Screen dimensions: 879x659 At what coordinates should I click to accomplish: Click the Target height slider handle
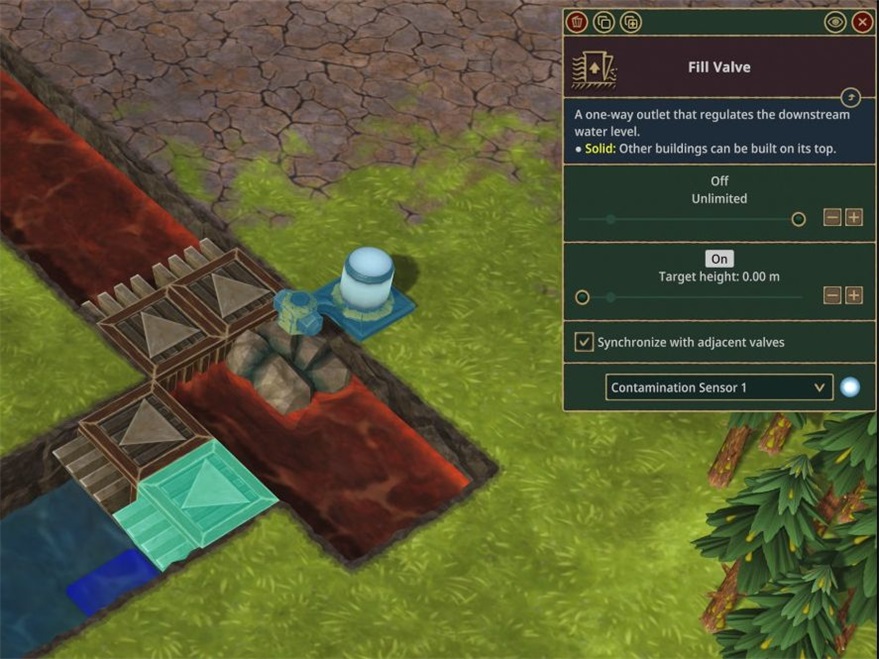[x=582, y=297]
